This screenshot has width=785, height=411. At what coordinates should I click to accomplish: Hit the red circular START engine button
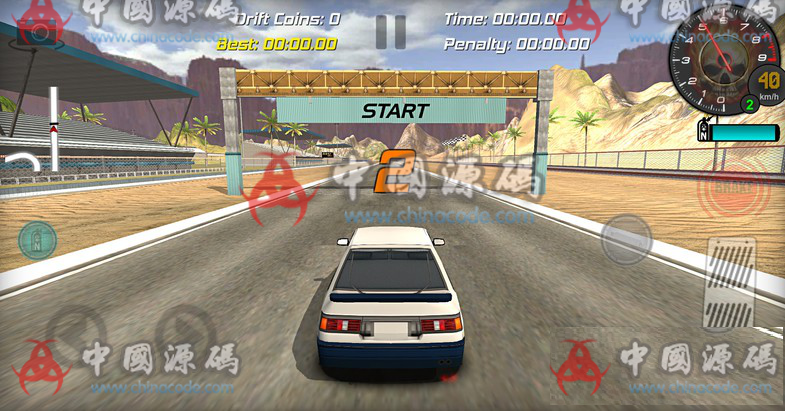733,186
